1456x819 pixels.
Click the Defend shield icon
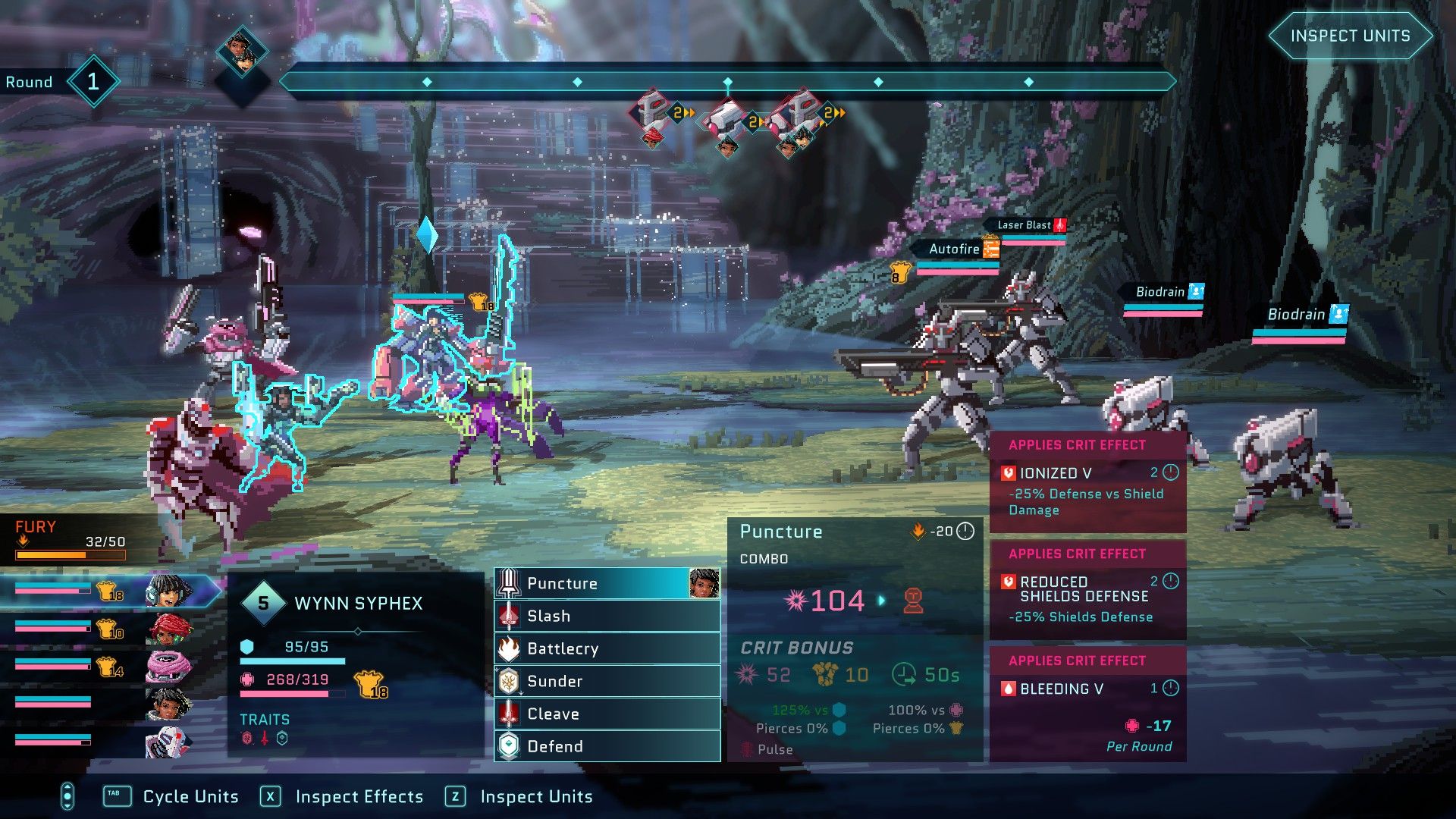(509, 746)
